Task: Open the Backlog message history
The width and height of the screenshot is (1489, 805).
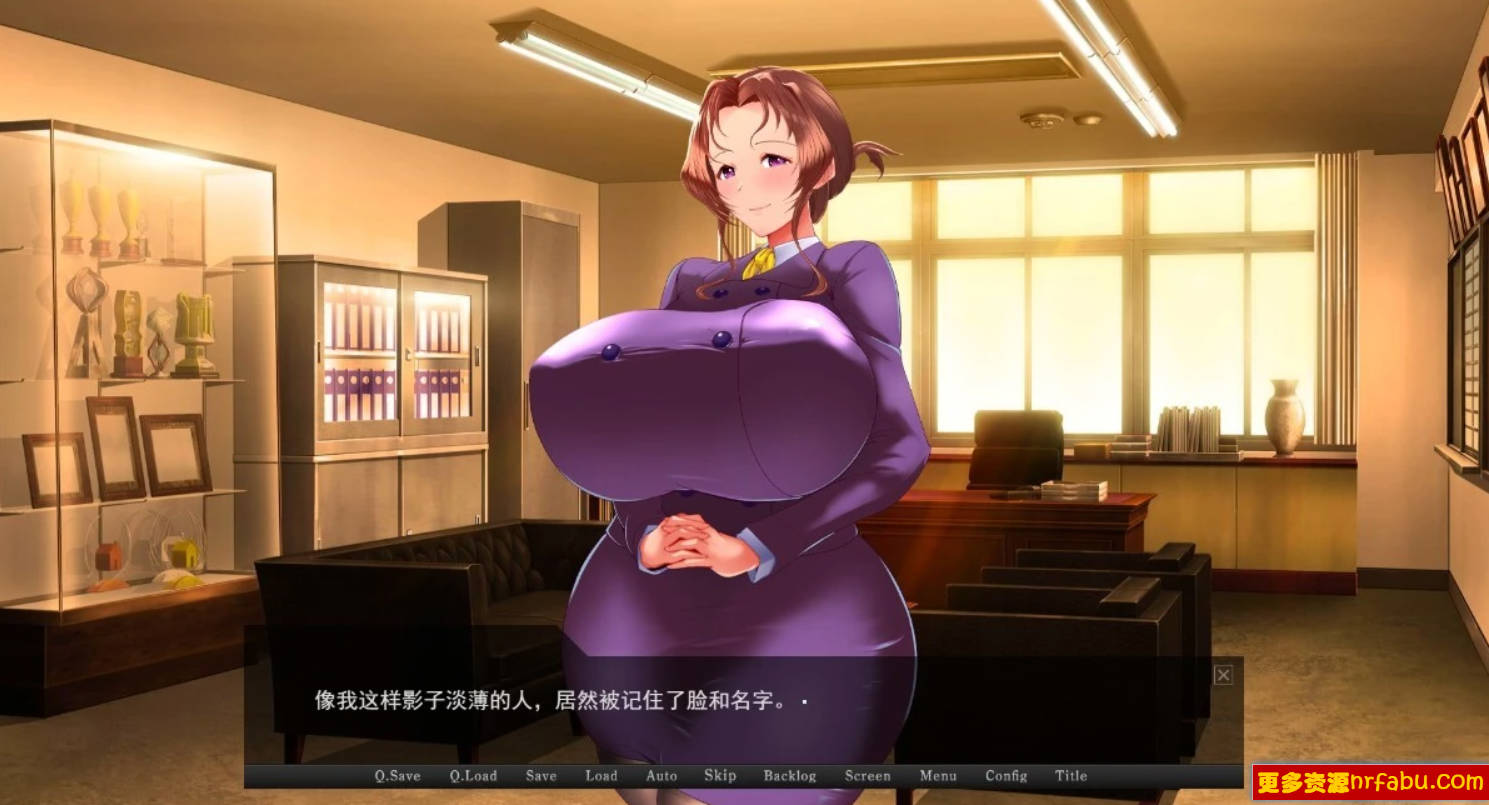Action: click(790, 775)
